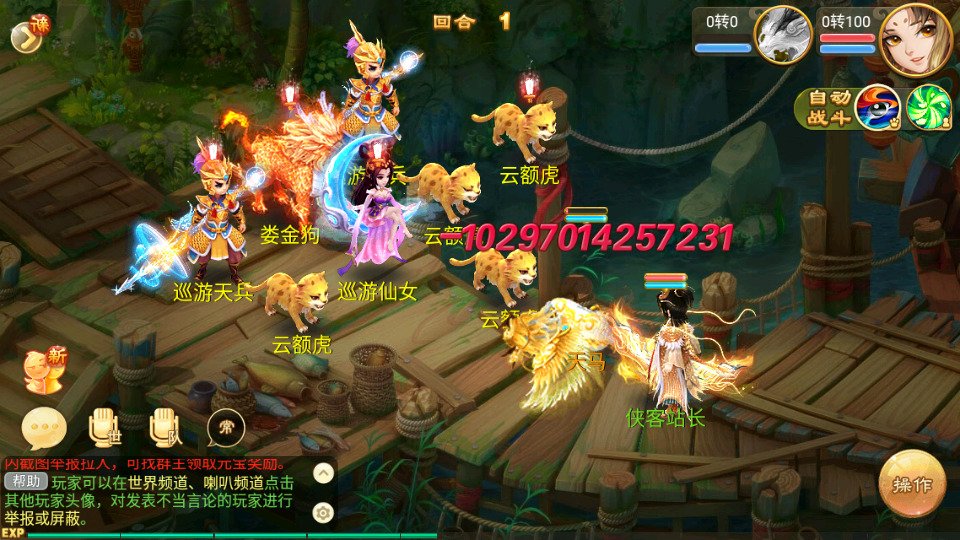This screenshot has width=960, height=540.
Task: Open the 操作 action button
Action: (912, 485)
